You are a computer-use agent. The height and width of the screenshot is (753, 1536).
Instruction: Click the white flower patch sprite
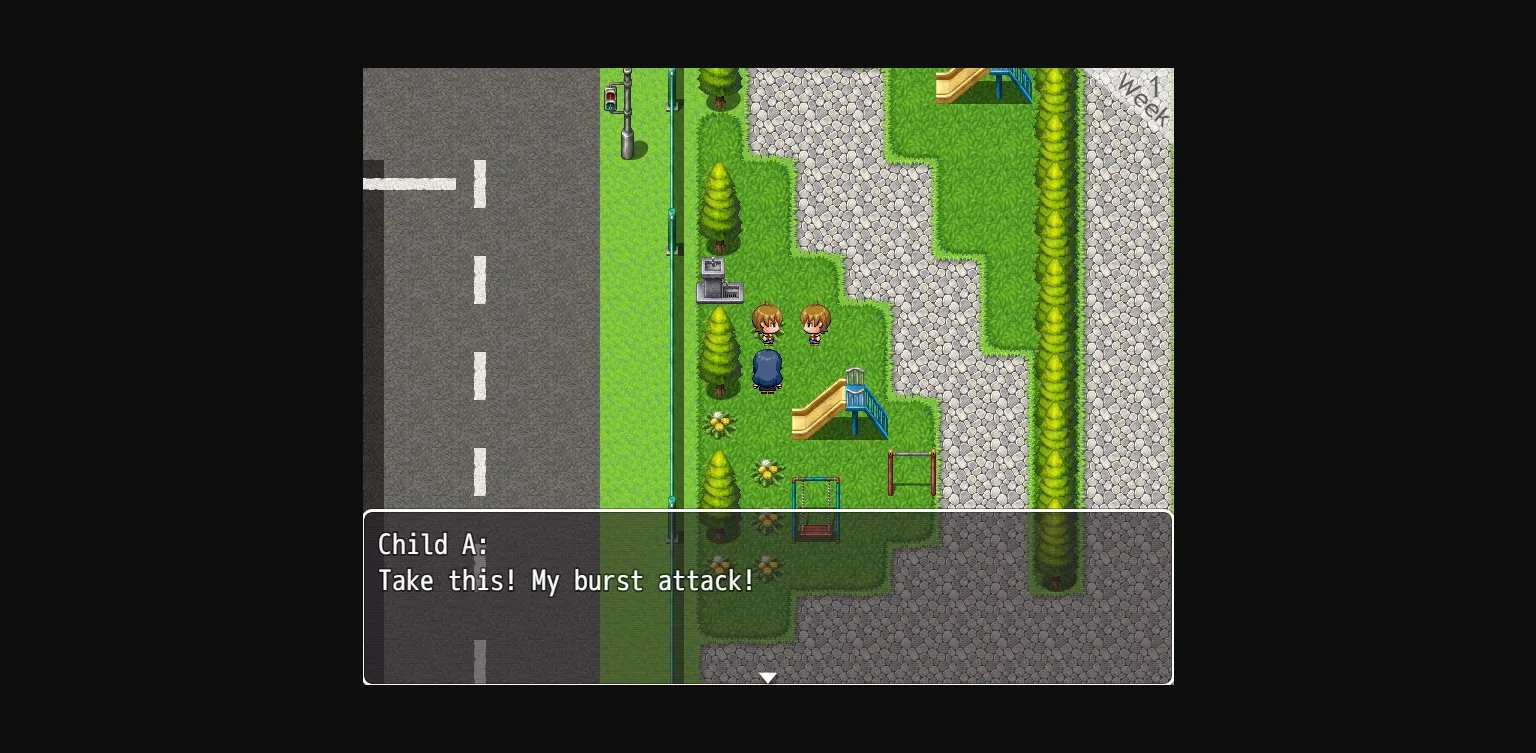coord(721,424)
